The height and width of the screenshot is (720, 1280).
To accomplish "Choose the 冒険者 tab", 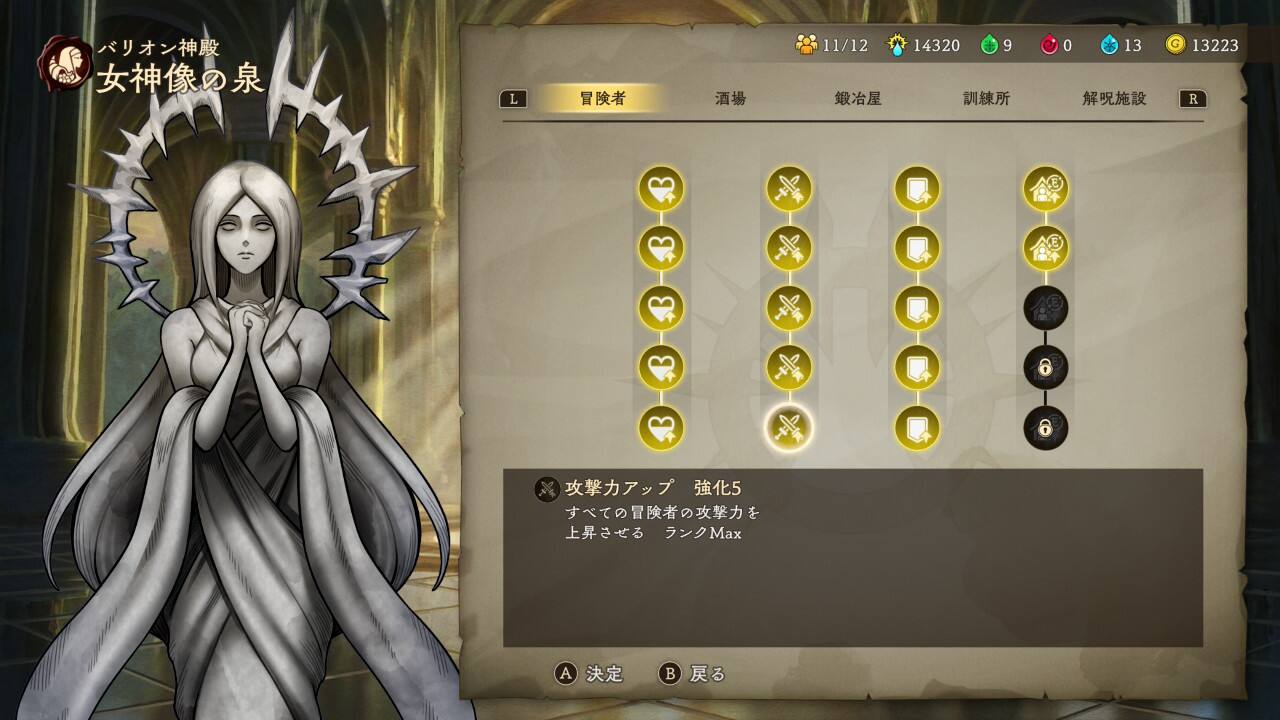I will (x=602, y=99).
